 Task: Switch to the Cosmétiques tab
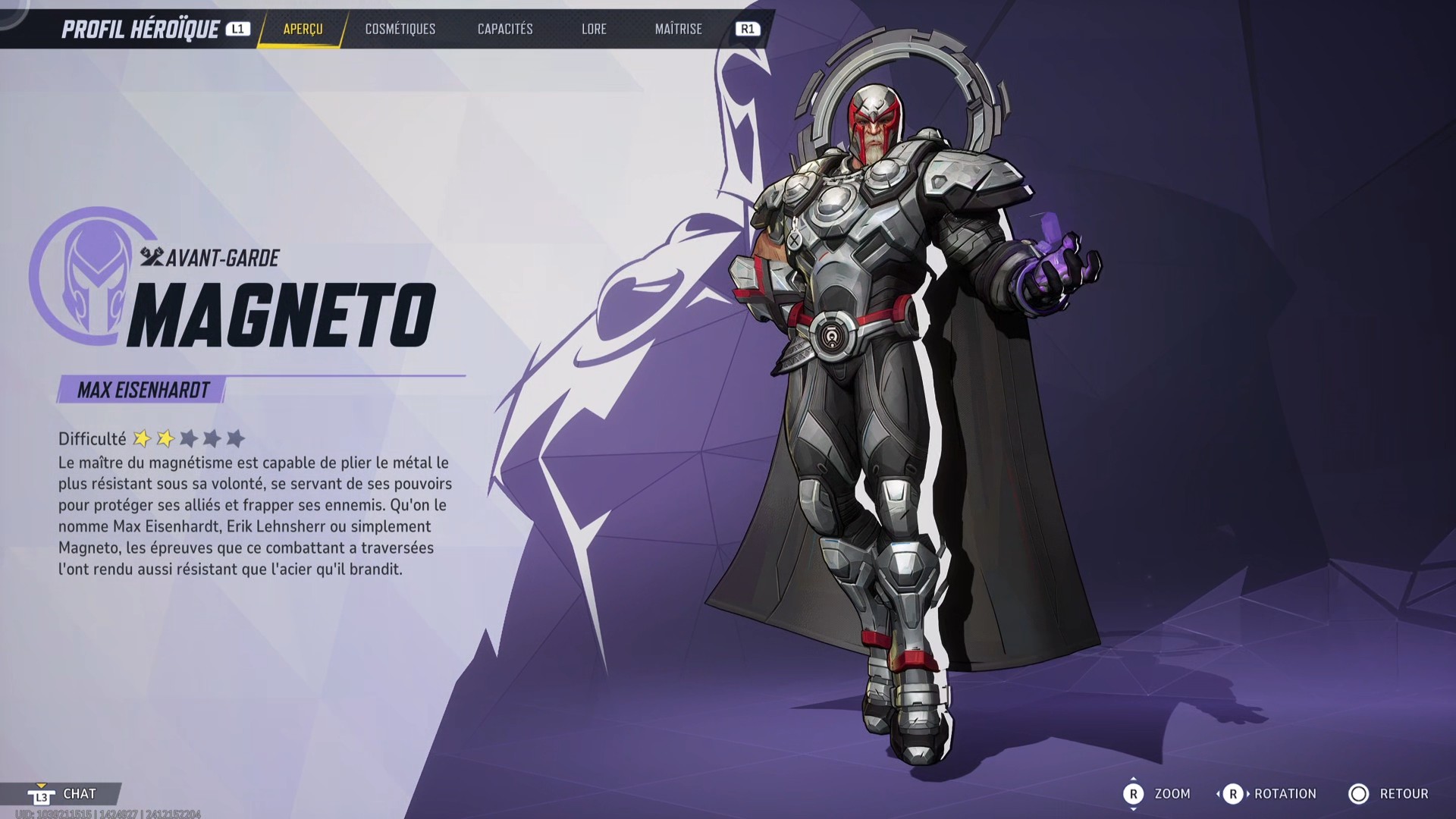399,30
